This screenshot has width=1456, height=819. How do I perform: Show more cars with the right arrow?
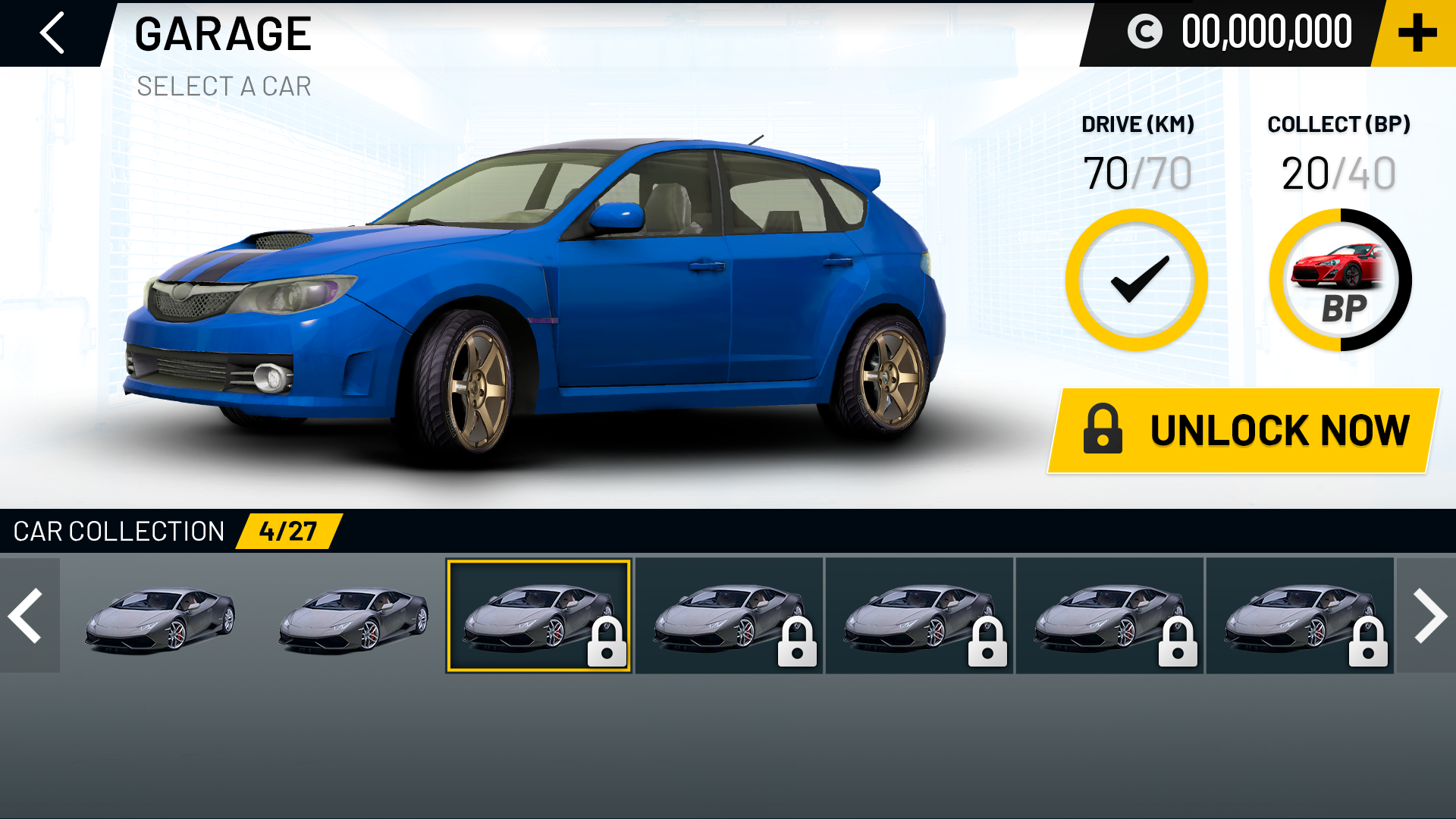click(1428, 616)
